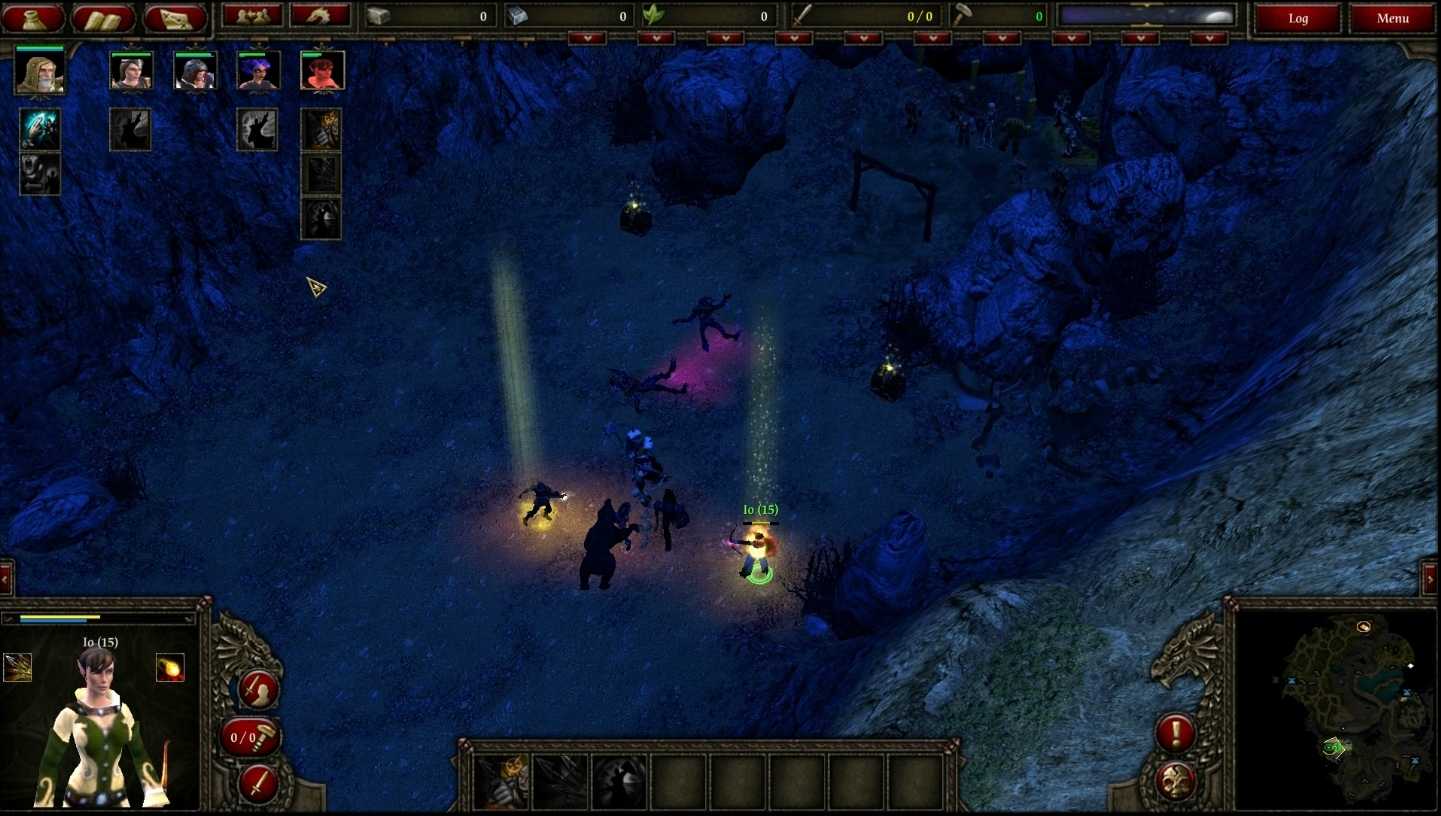Open the Menu
Image resolution: width=1441 pixels, height=816 pixels.
1392,17
